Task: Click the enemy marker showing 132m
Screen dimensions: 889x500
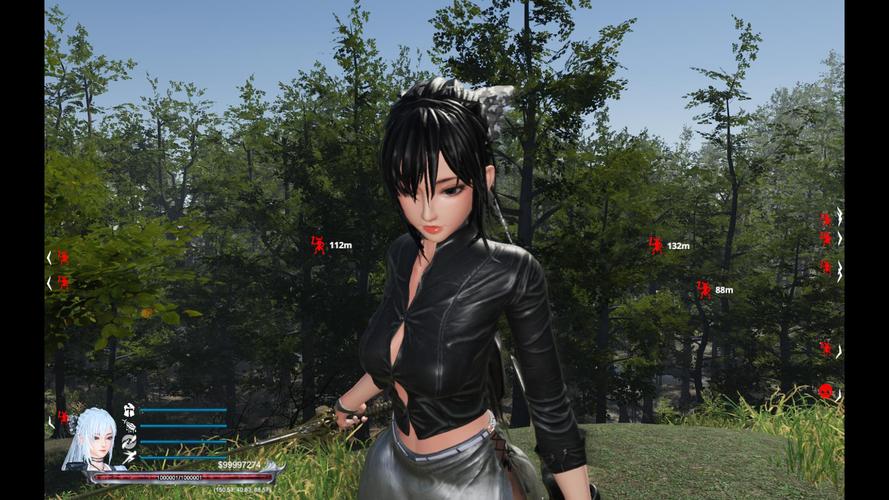Action: (656, 245)
